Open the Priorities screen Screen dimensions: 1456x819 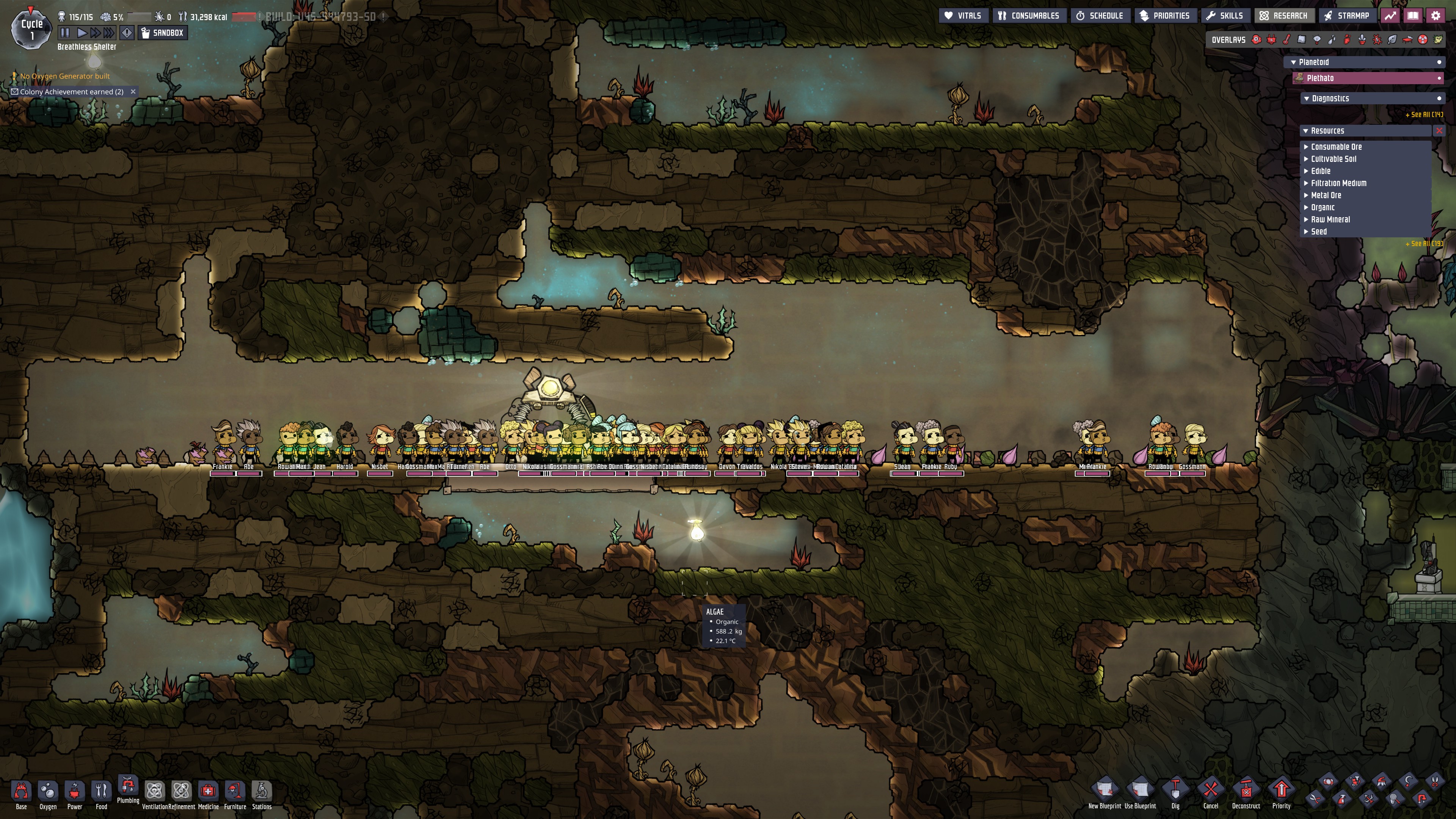click(x=1164, y=16)
